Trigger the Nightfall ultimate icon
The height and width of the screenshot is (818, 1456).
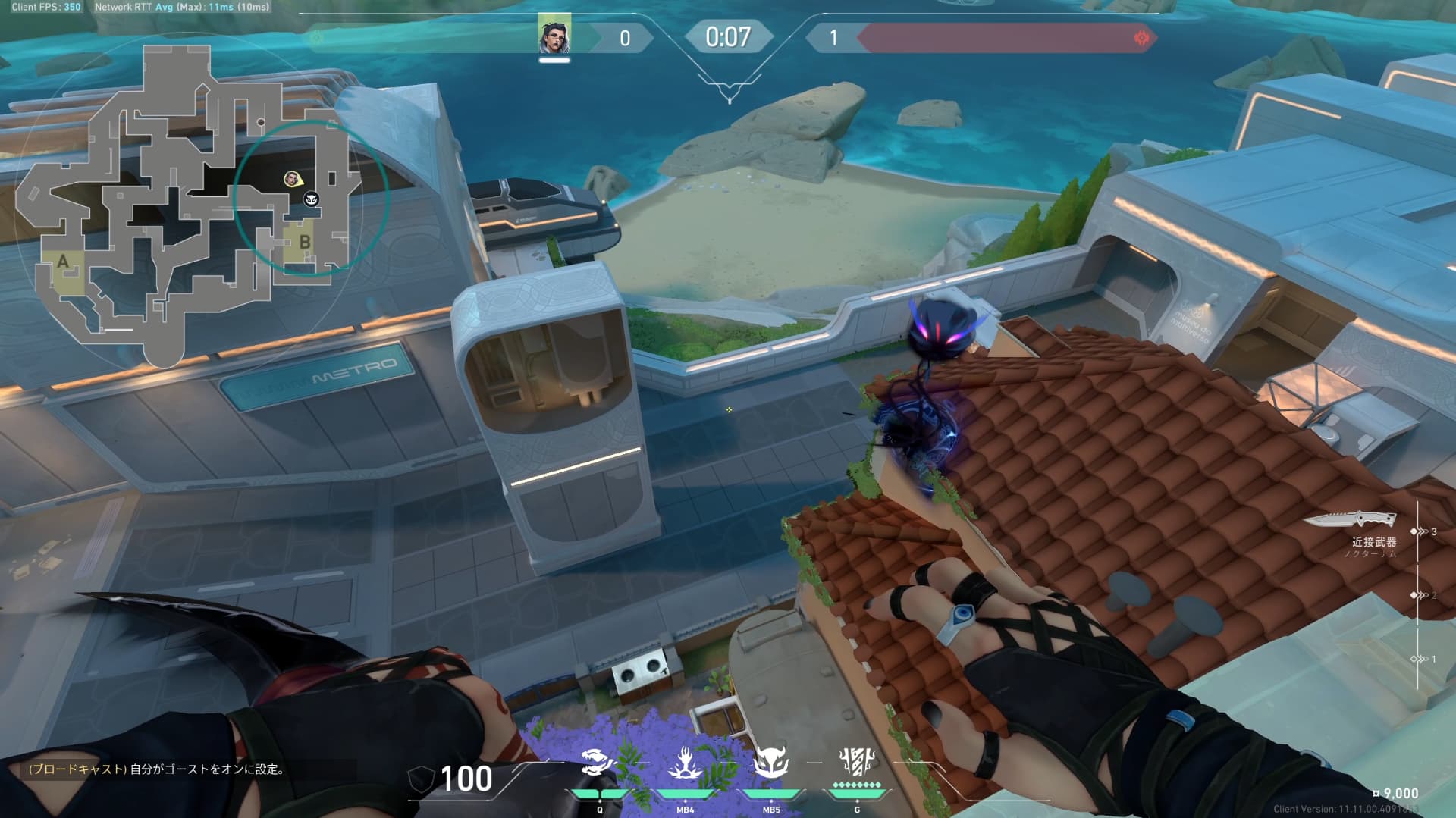click(x=857, y=761)
